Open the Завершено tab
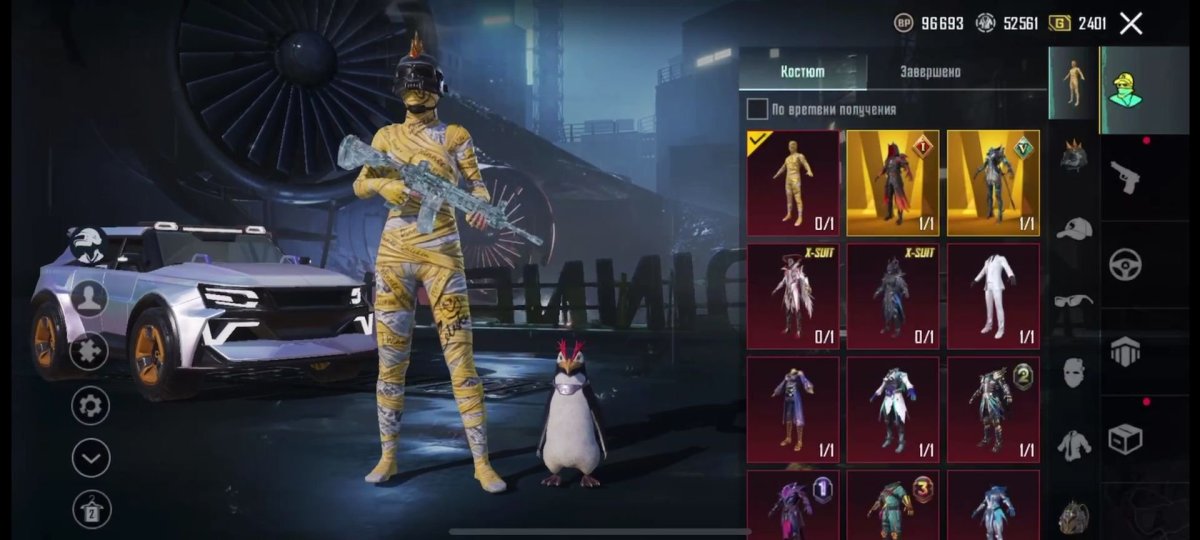The height and width of the screenshot is (540, 1200). (x=930, y=72)
